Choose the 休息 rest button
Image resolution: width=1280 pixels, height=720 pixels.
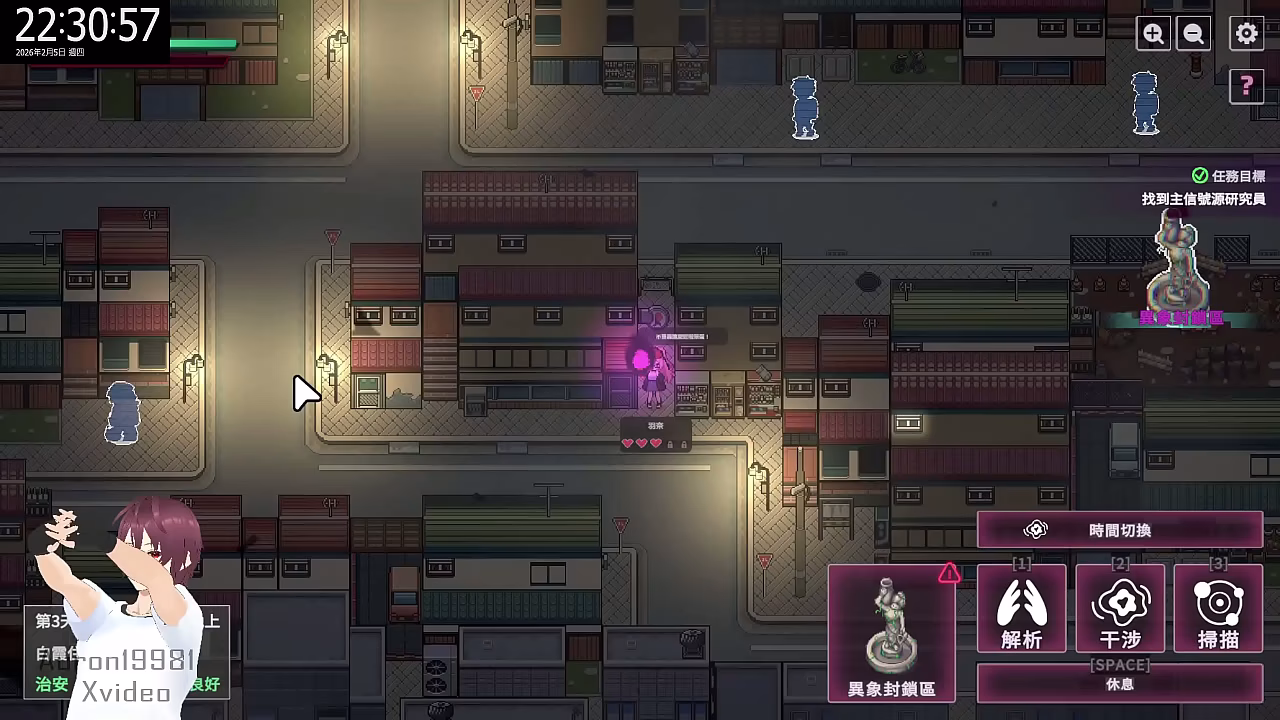click(x=1119, y=684)
